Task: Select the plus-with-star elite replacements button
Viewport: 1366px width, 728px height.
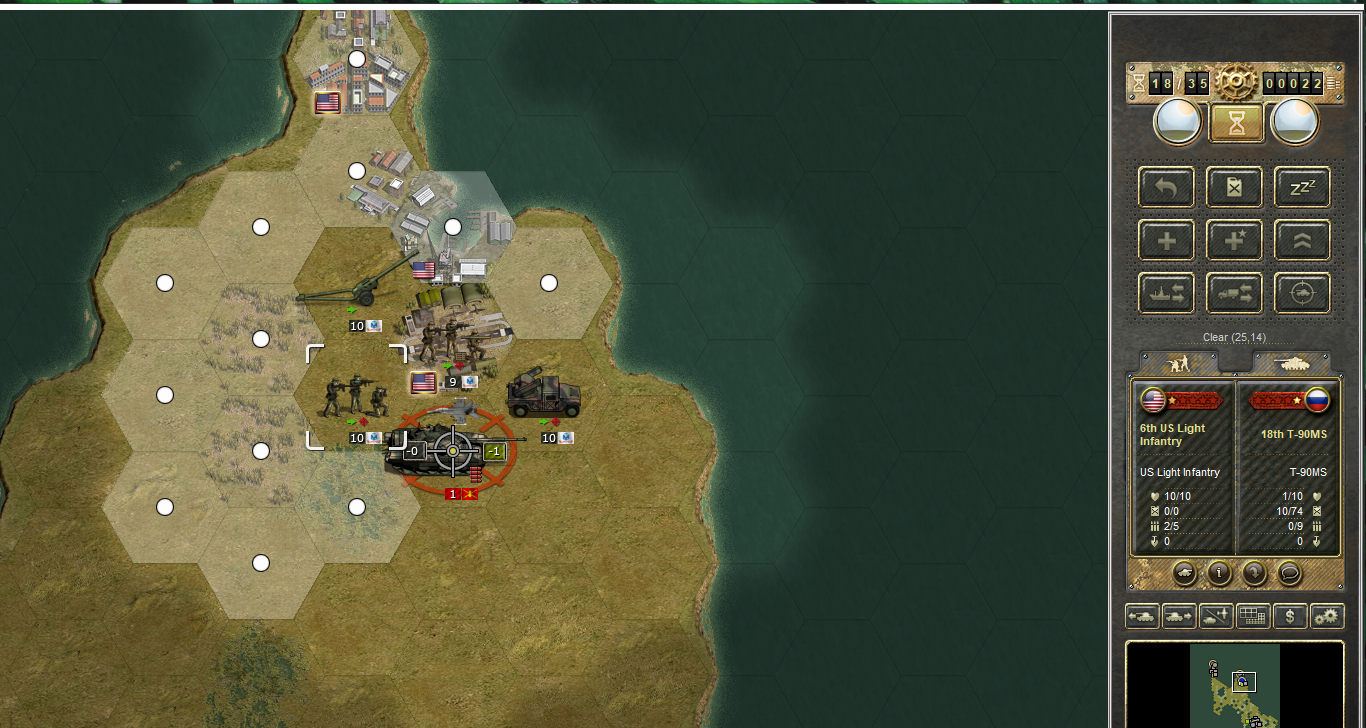Action: click(x=1234, y=240)
